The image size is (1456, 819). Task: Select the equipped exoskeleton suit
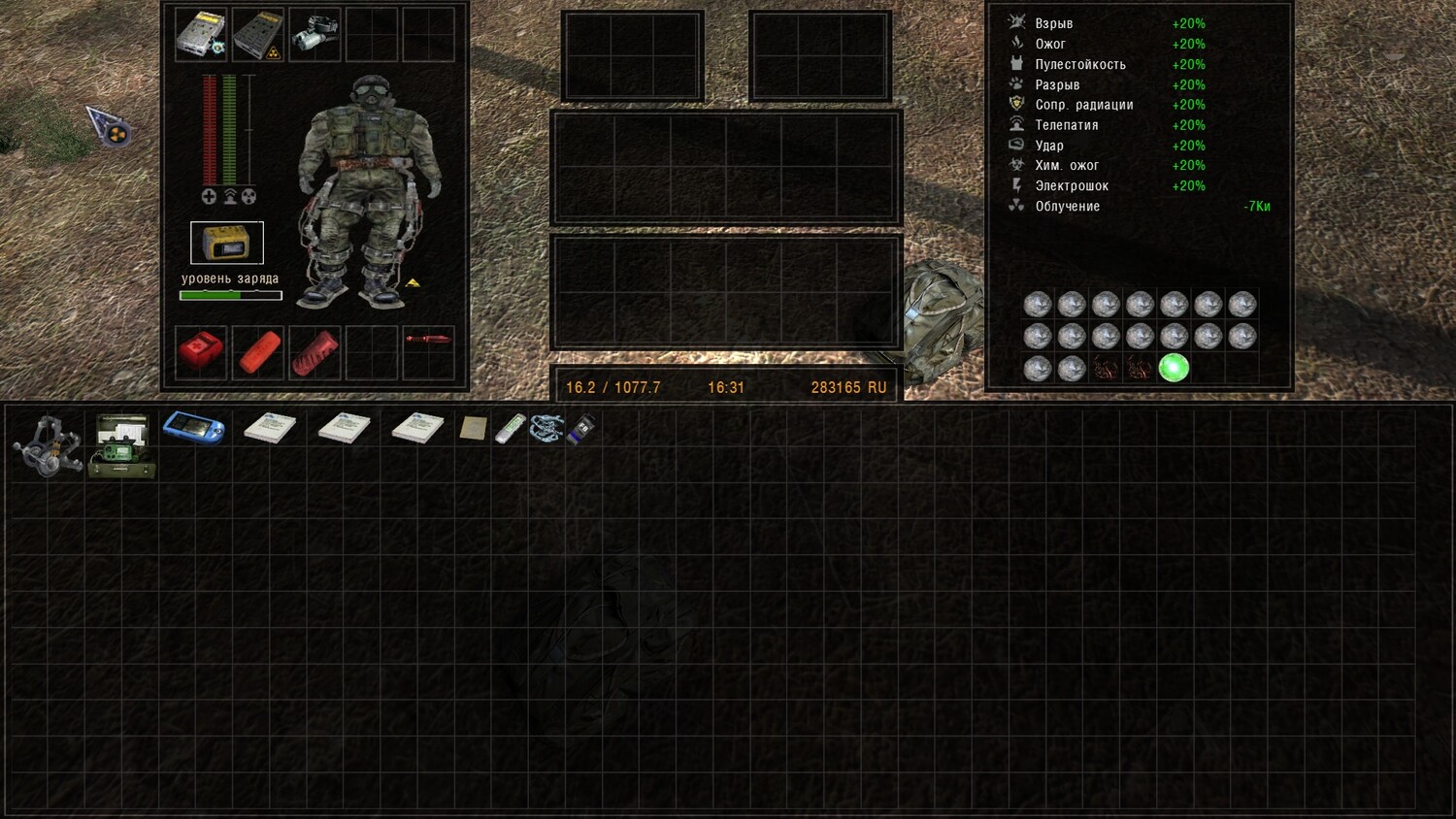(370, 189)
